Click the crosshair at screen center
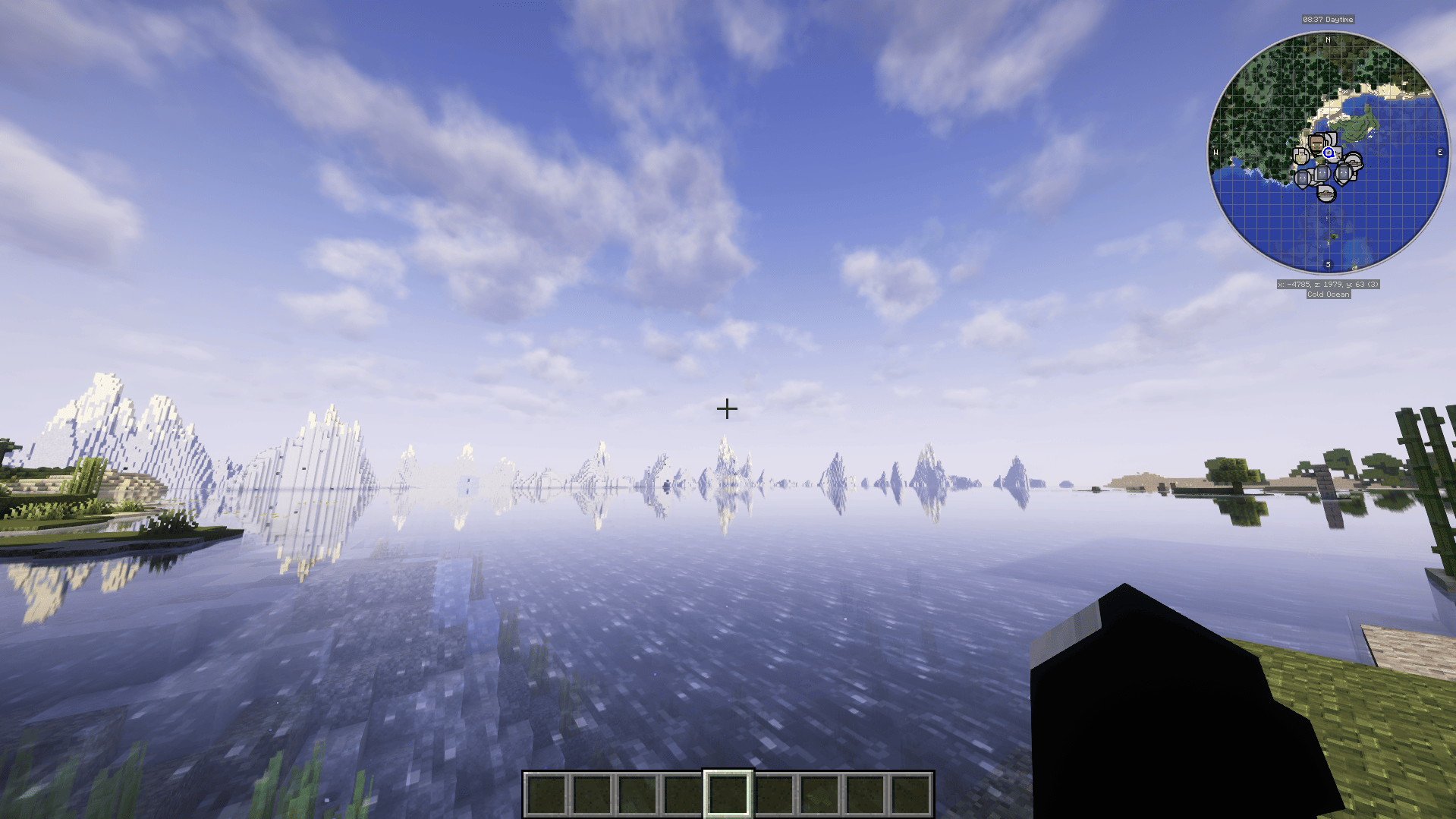 click(727, 409)
